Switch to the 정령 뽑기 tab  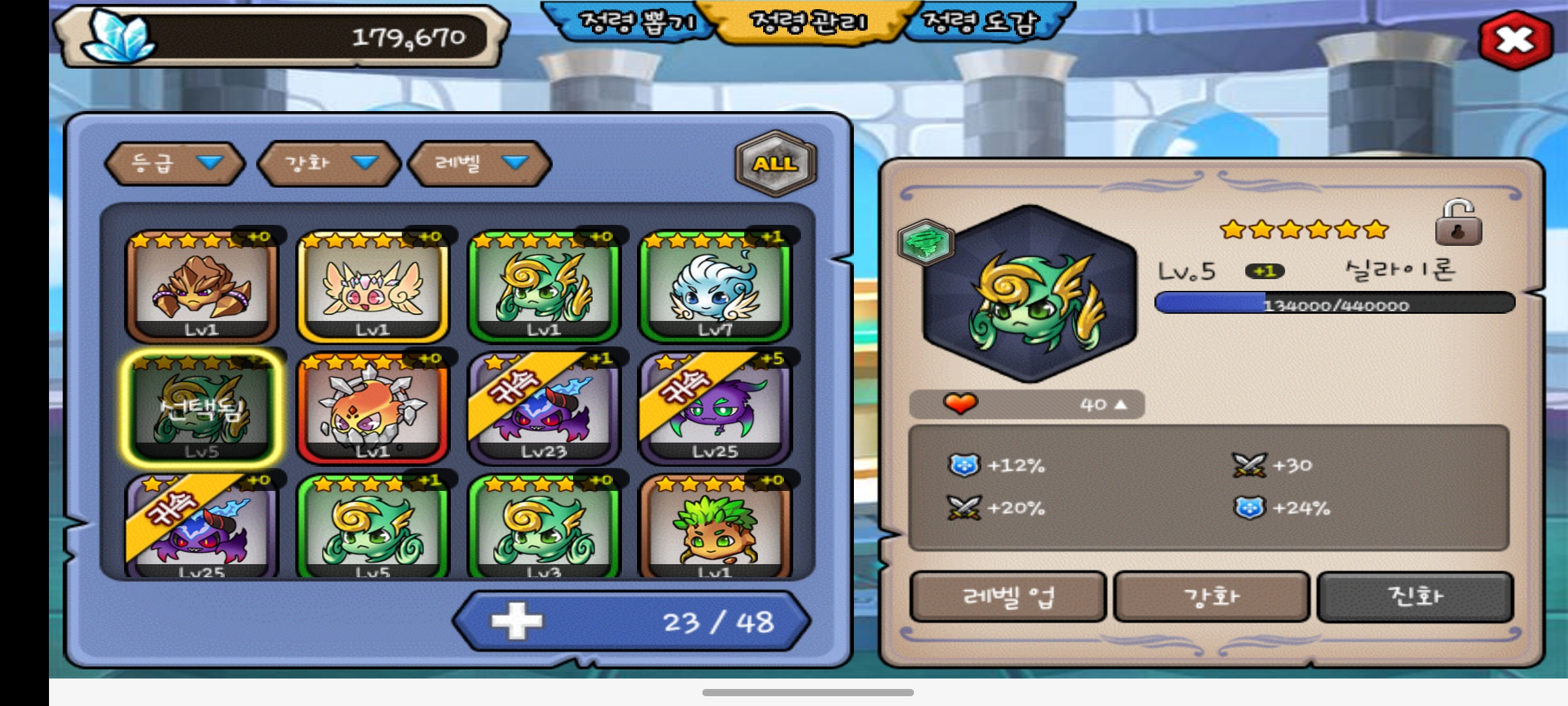636,23
